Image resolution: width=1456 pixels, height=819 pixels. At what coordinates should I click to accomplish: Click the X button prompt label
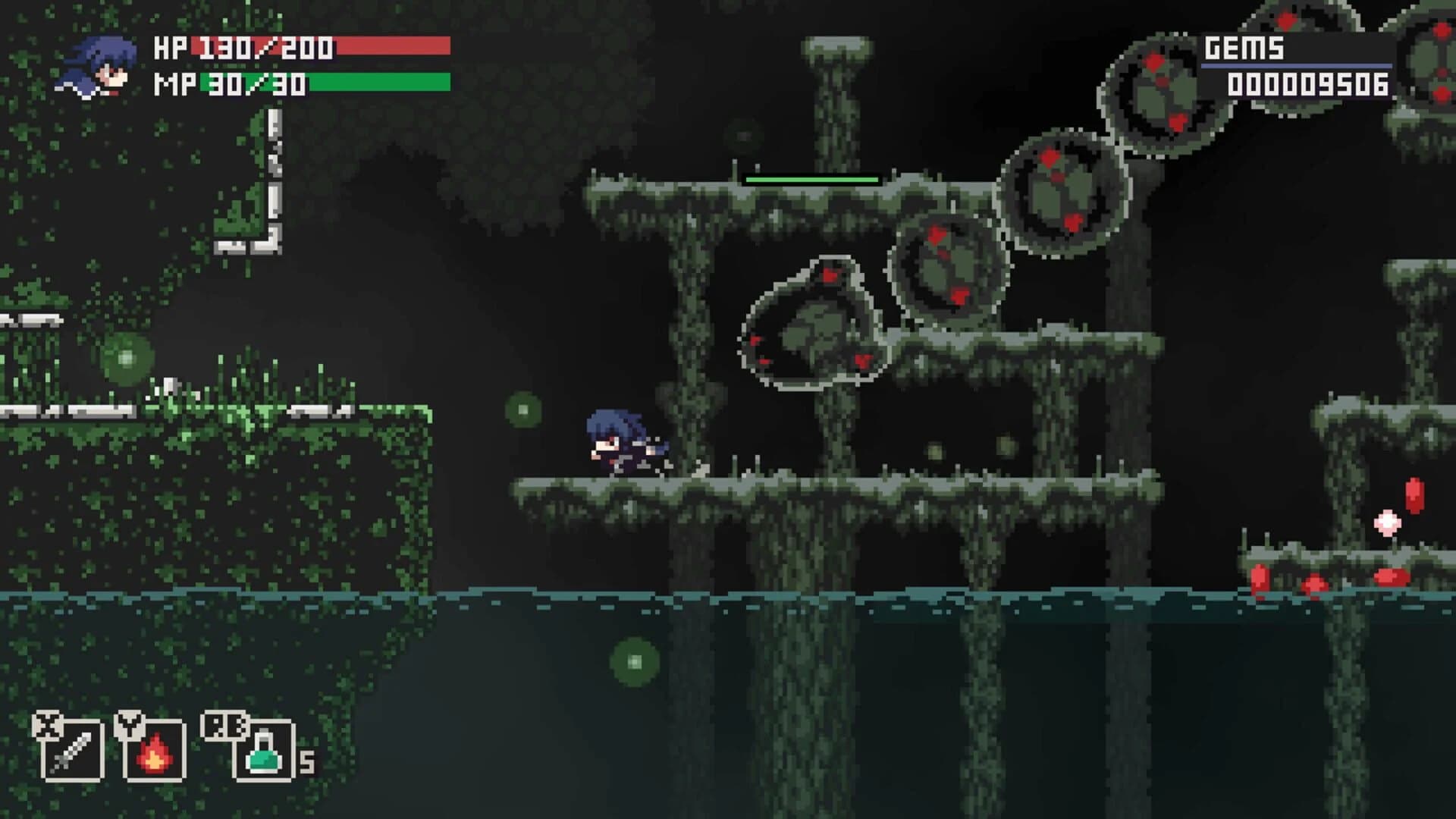pos(47,726)
